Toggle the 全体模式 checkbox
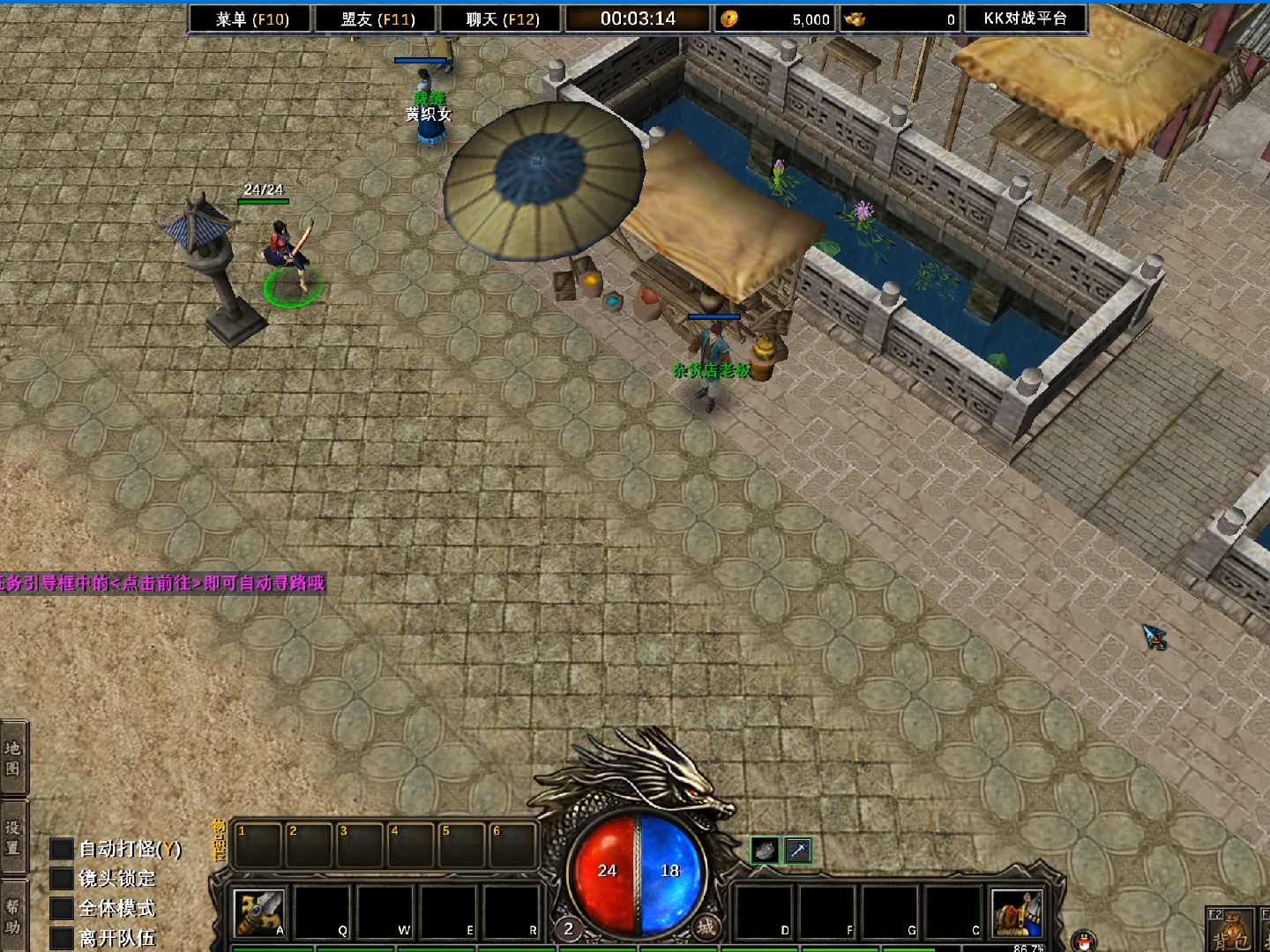1270x952 pixels. (62, 909)
